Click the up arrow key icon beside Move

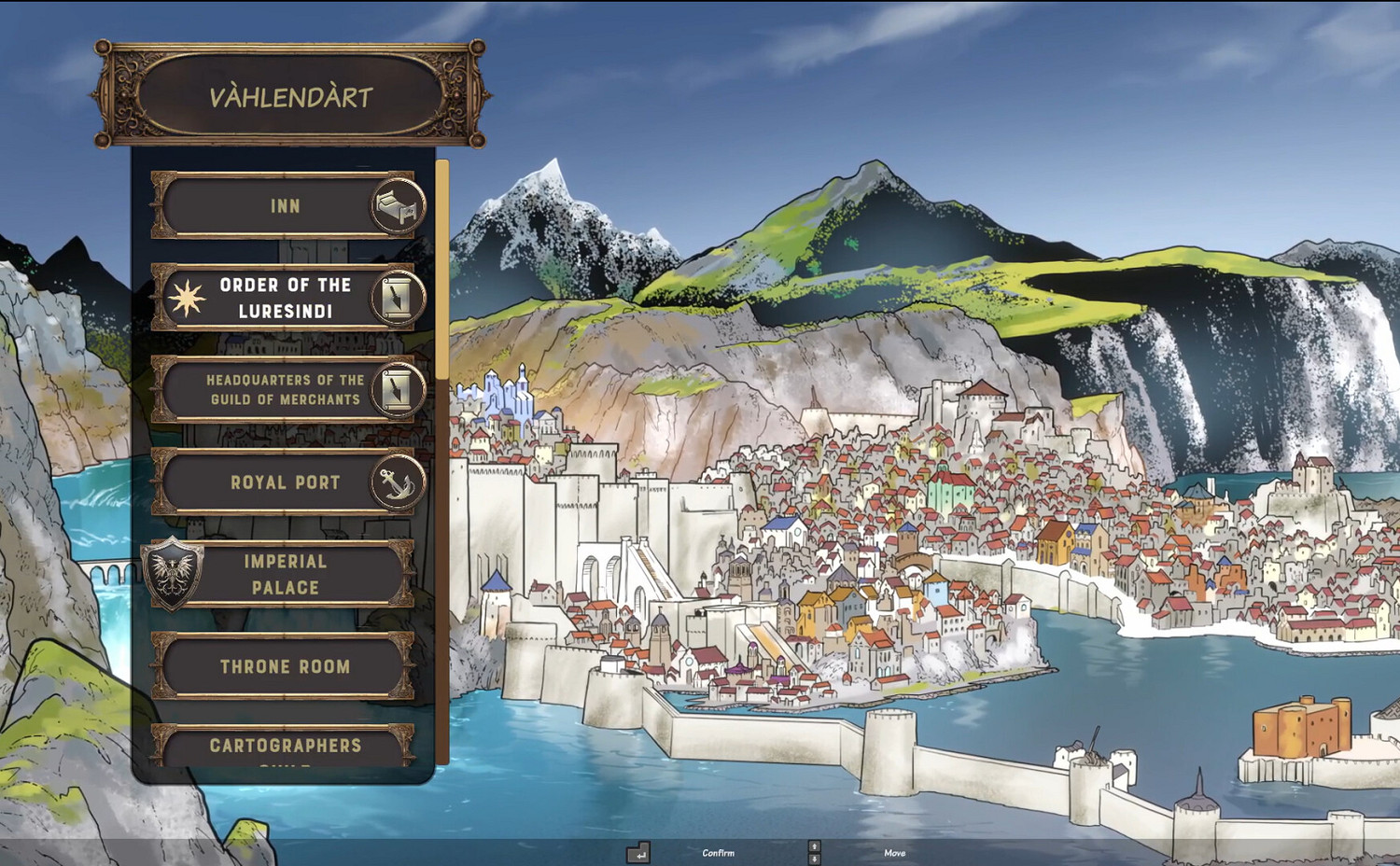(x=814, y=845)
